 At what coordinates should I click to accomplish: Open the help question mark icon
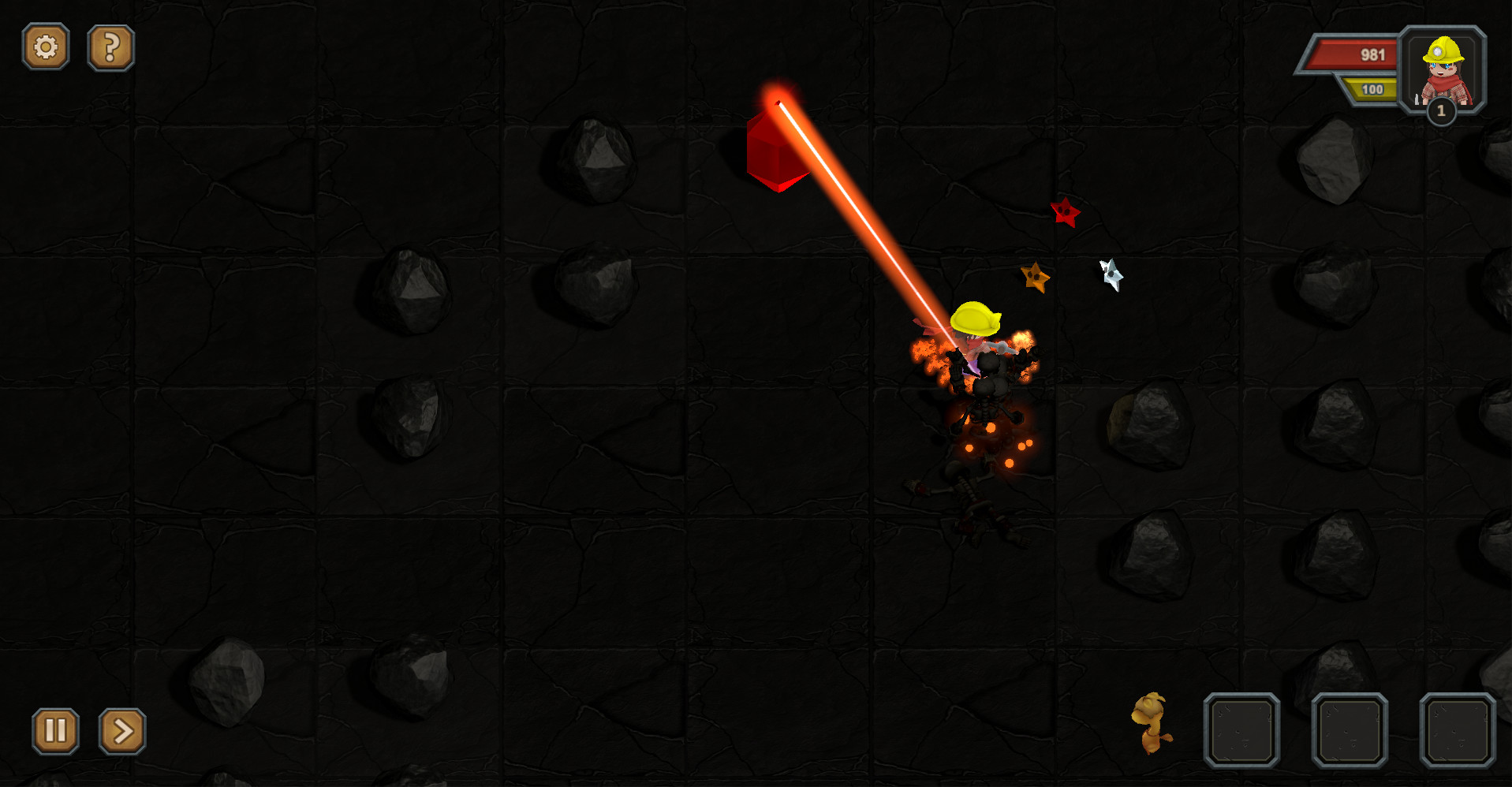[x=110, y=47]
